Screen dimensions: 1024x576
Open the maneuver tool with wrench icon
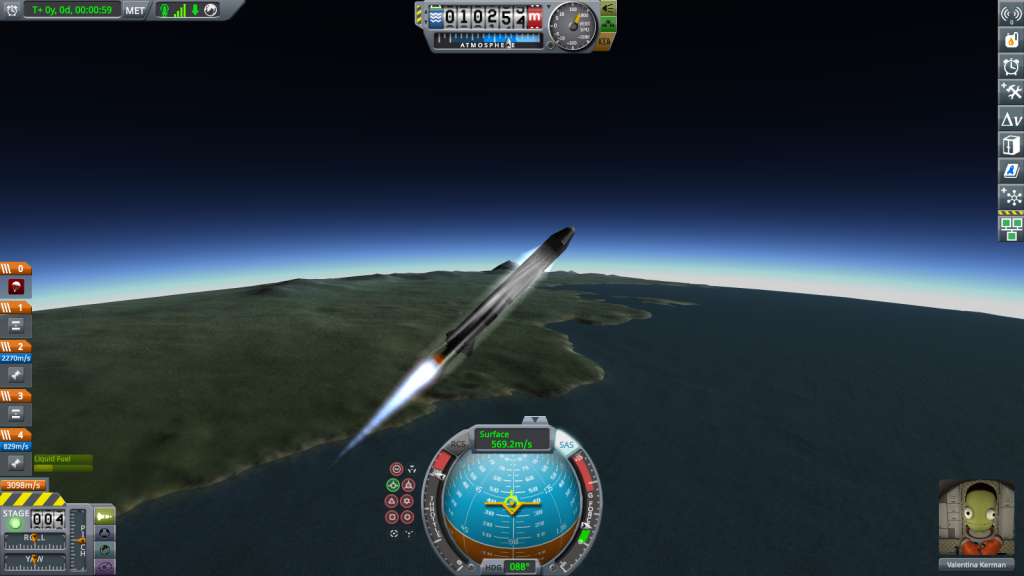(x=1011, y=92)
